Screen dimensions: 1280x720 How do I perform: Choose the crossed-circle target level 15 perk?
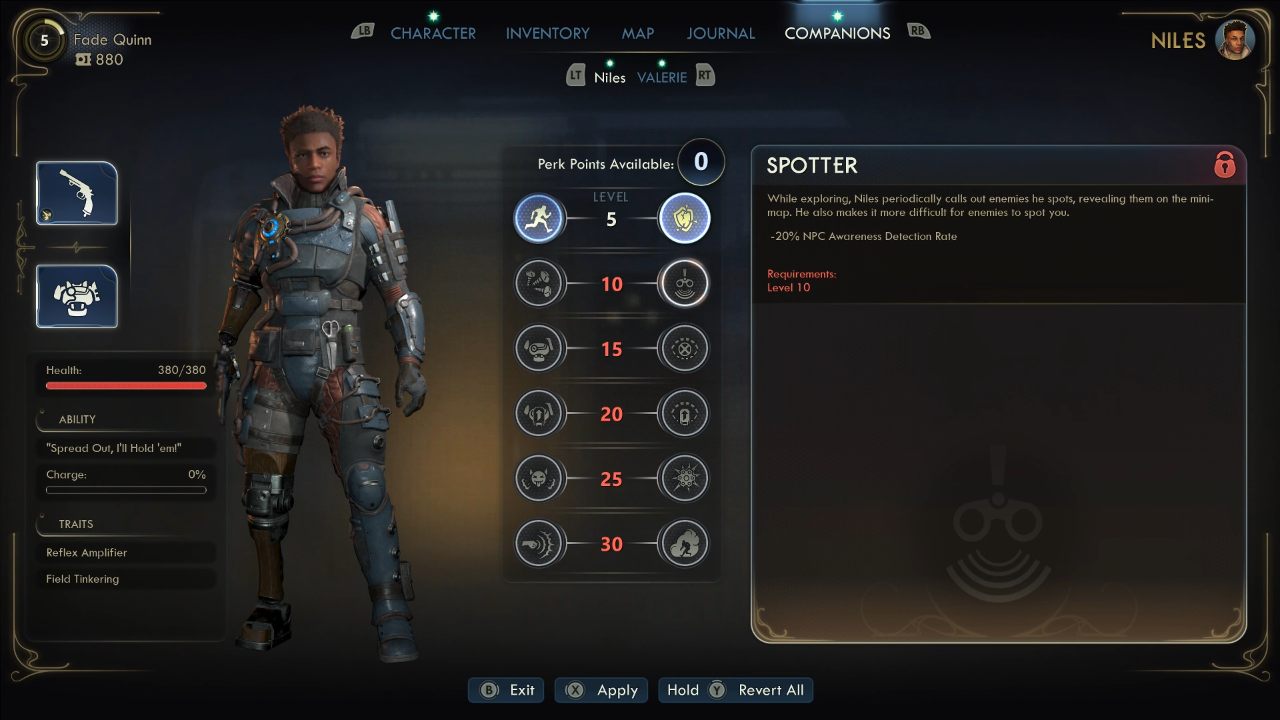coord(684,349)
